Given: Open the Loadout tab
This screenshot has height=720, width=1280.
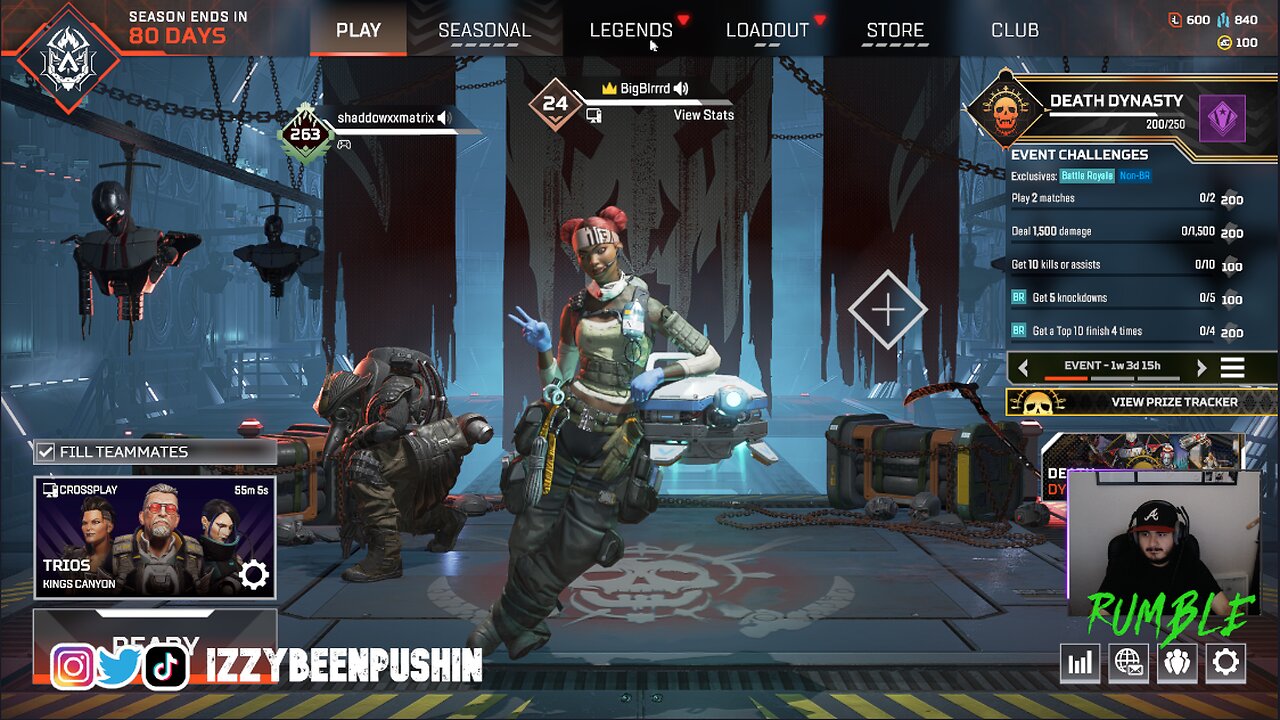Looking at the screenshot, I should pyautogui.click(x=767, y=30).
